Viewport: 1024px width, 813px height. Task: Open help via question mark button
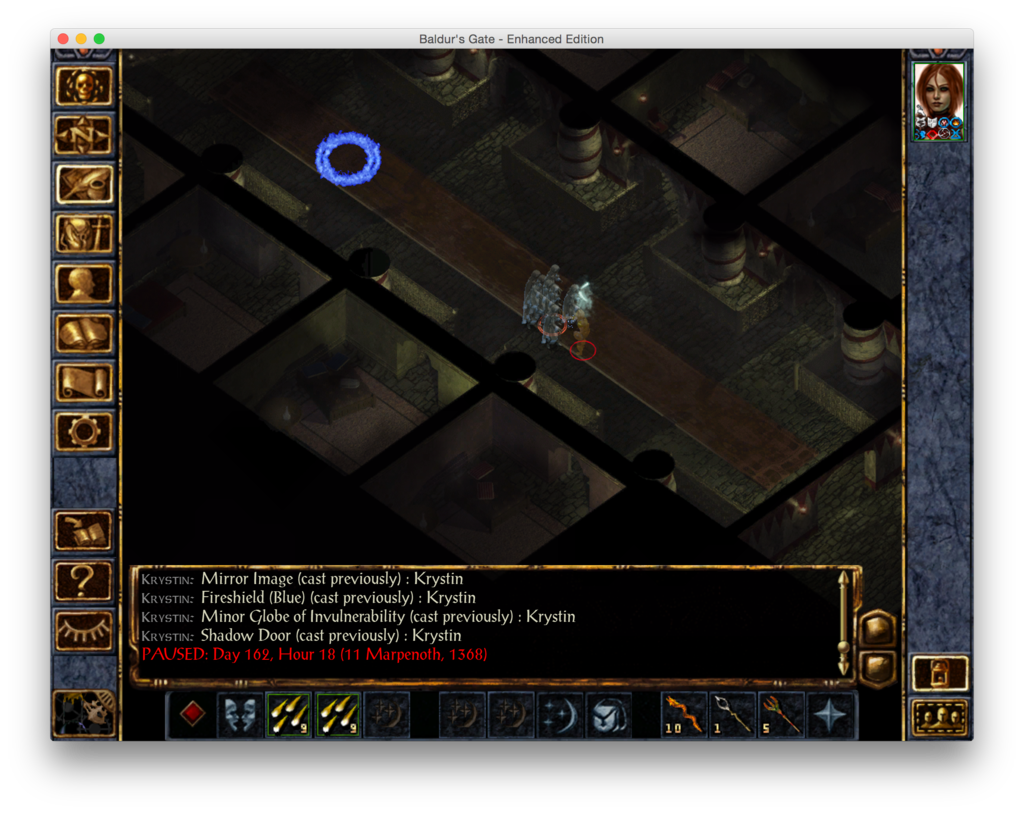click(x=84, y=579)
